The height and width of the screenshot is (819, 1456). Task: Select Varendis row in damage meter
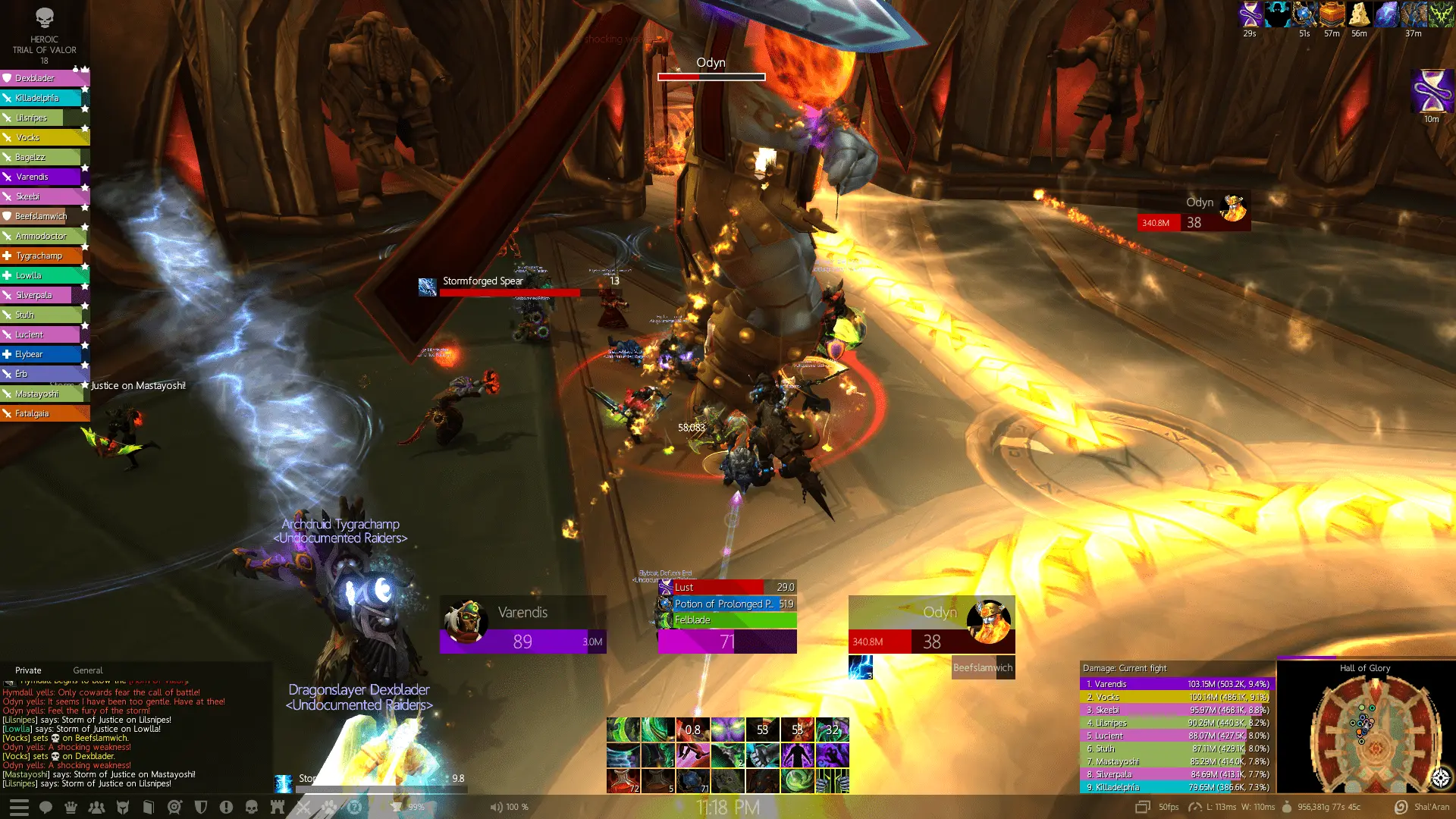[x=1175, y=684]
